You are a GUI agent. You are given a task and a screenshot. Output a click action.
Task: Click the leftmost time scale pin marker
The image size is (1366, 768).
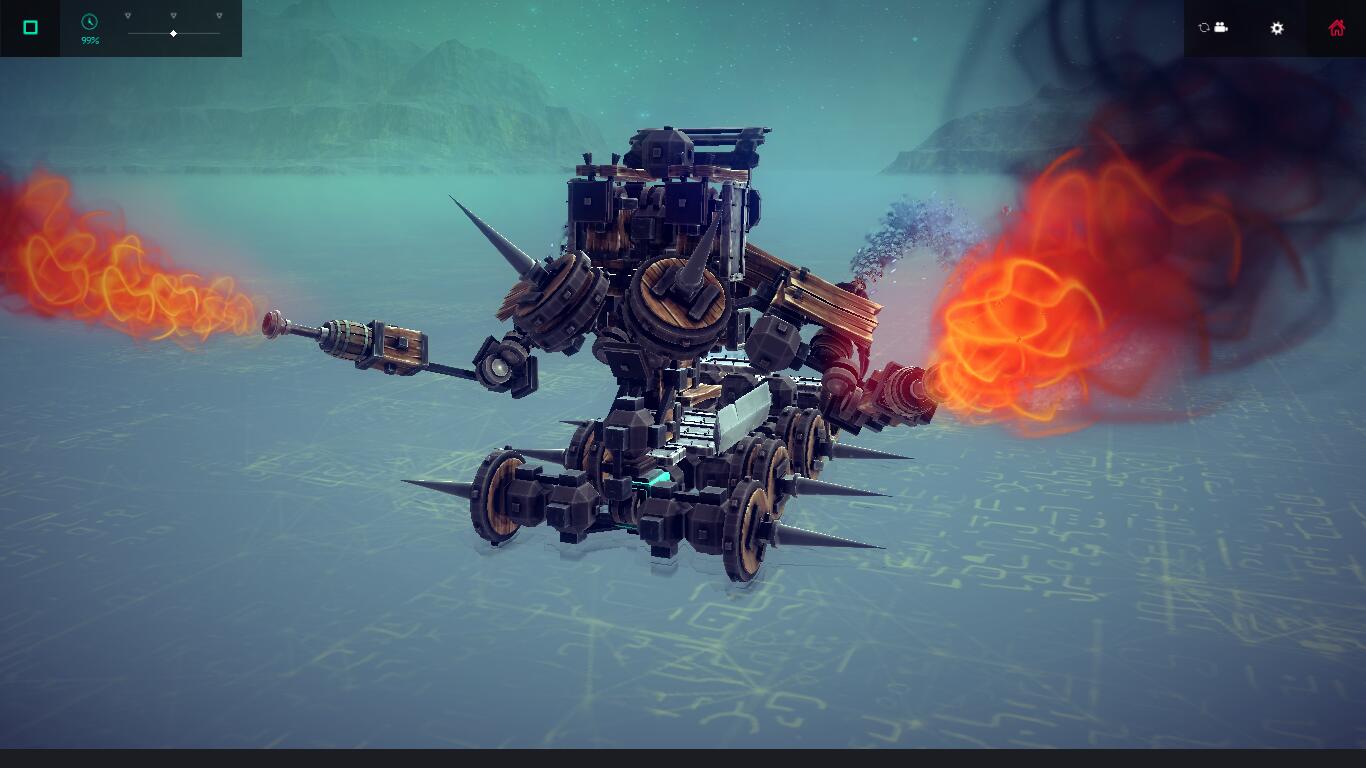[x=128, y=15]
